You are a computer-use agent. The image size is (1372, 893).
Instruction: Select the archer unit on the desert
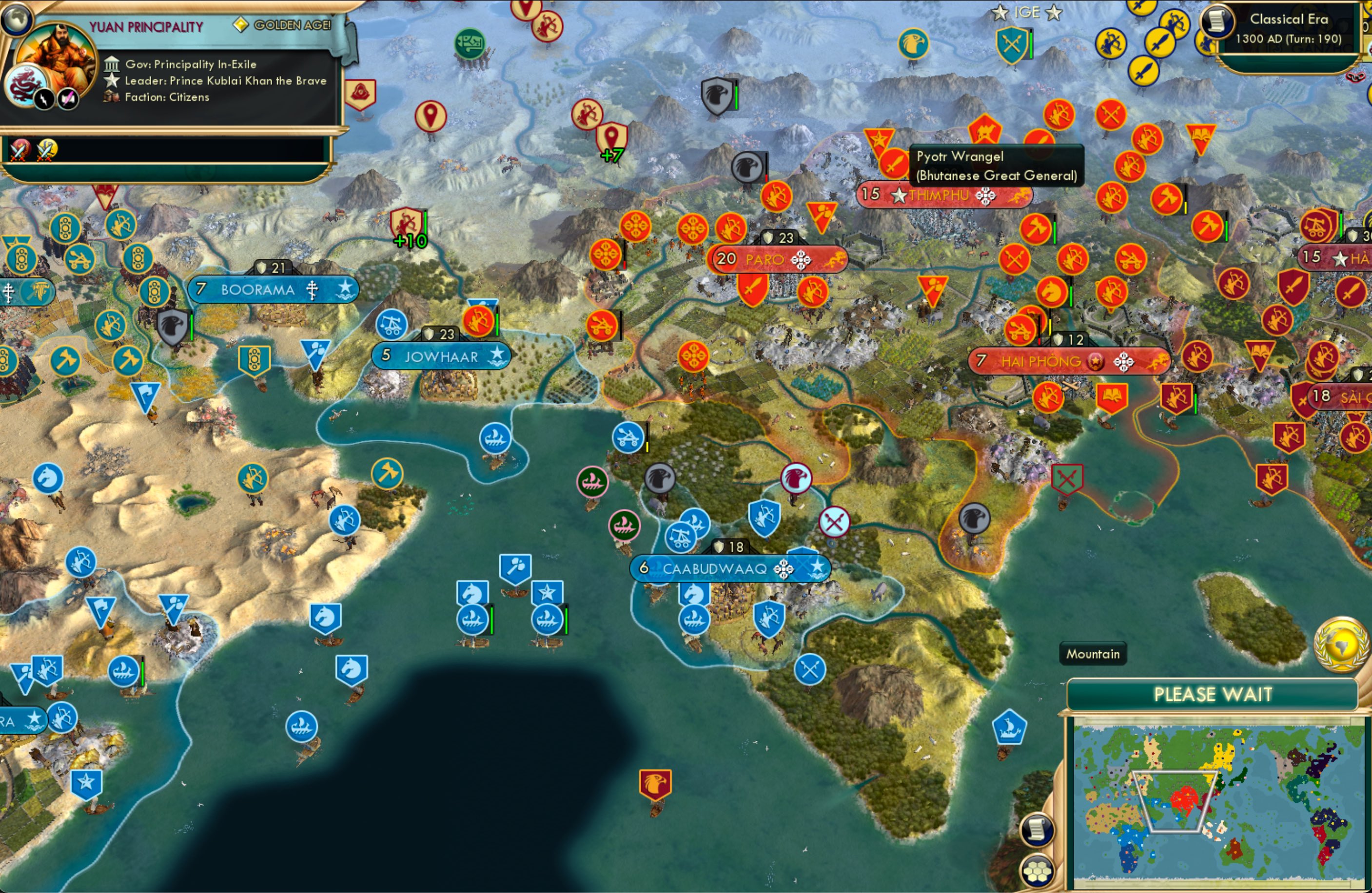[345, 520]
